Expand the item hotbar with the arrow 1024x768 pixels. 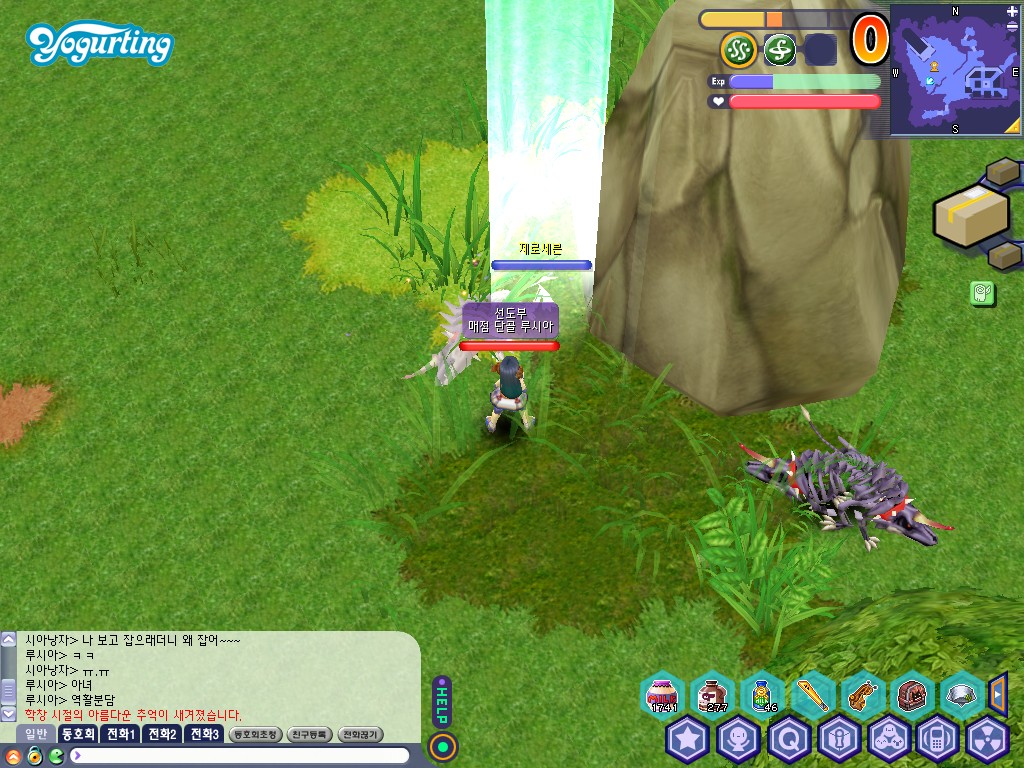pos(997,691)
